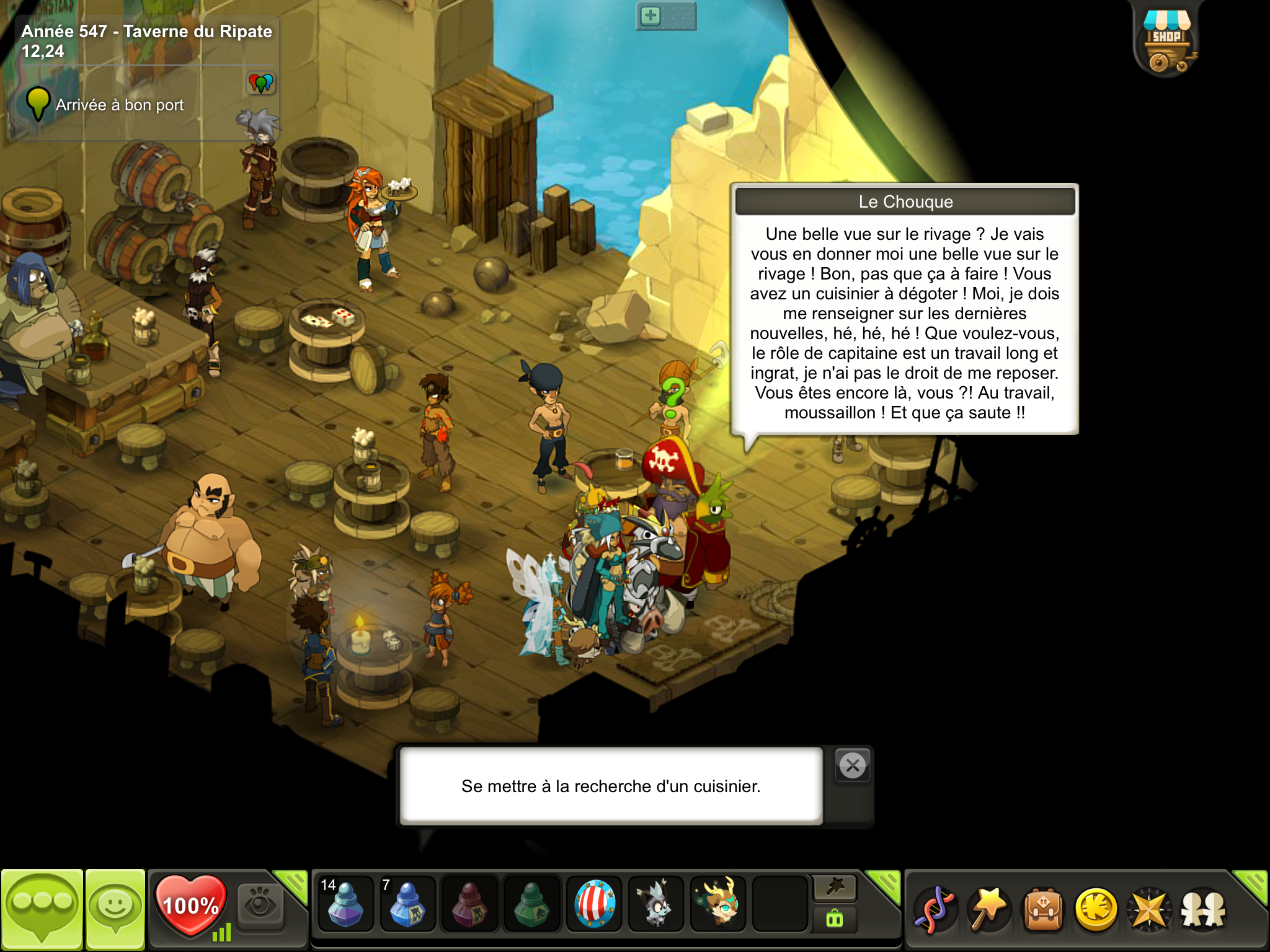Select the green potion slot

tap(531, 905)
